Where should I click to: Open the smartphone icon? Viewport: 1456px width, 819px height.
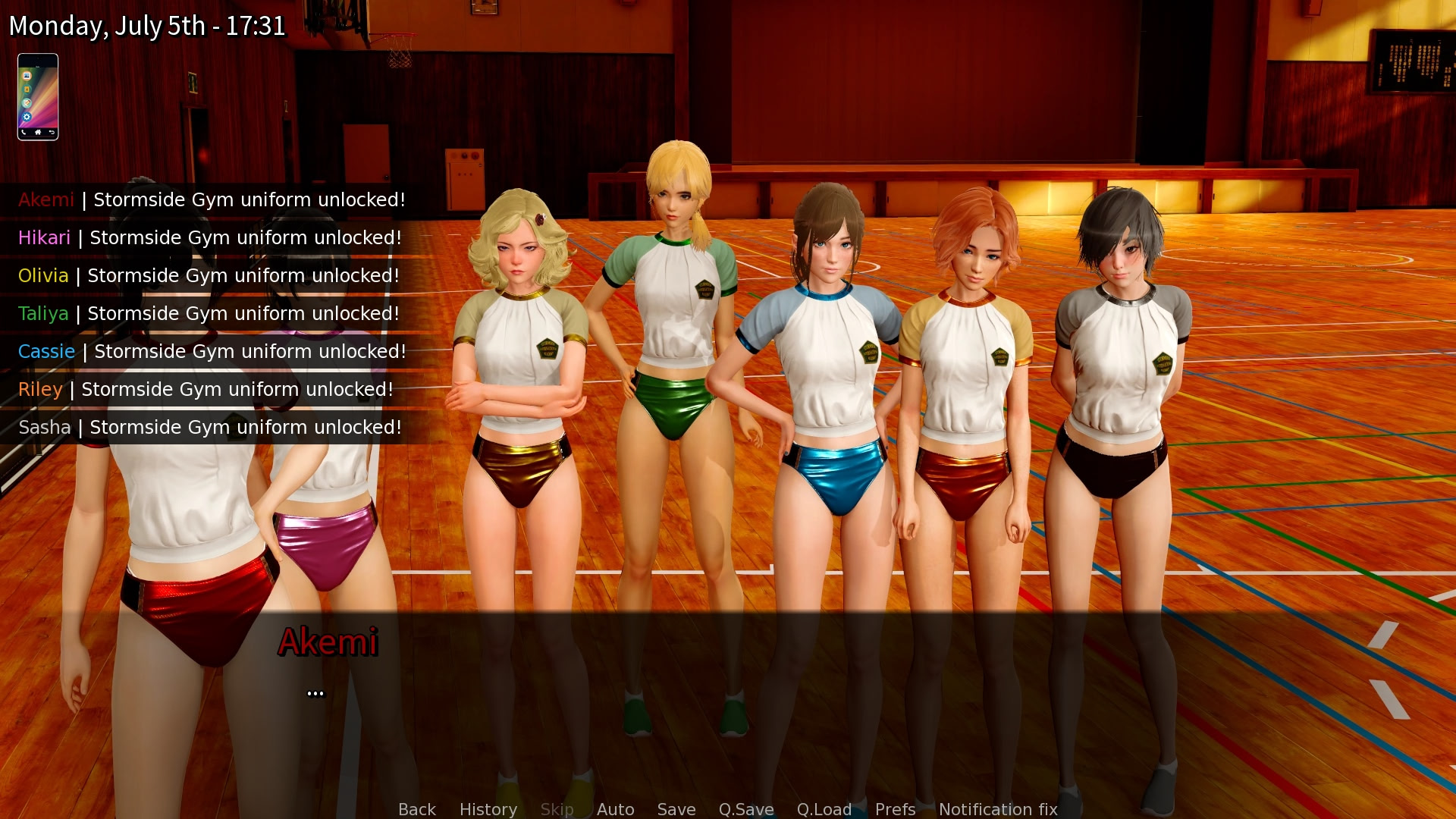coord(38,97)
